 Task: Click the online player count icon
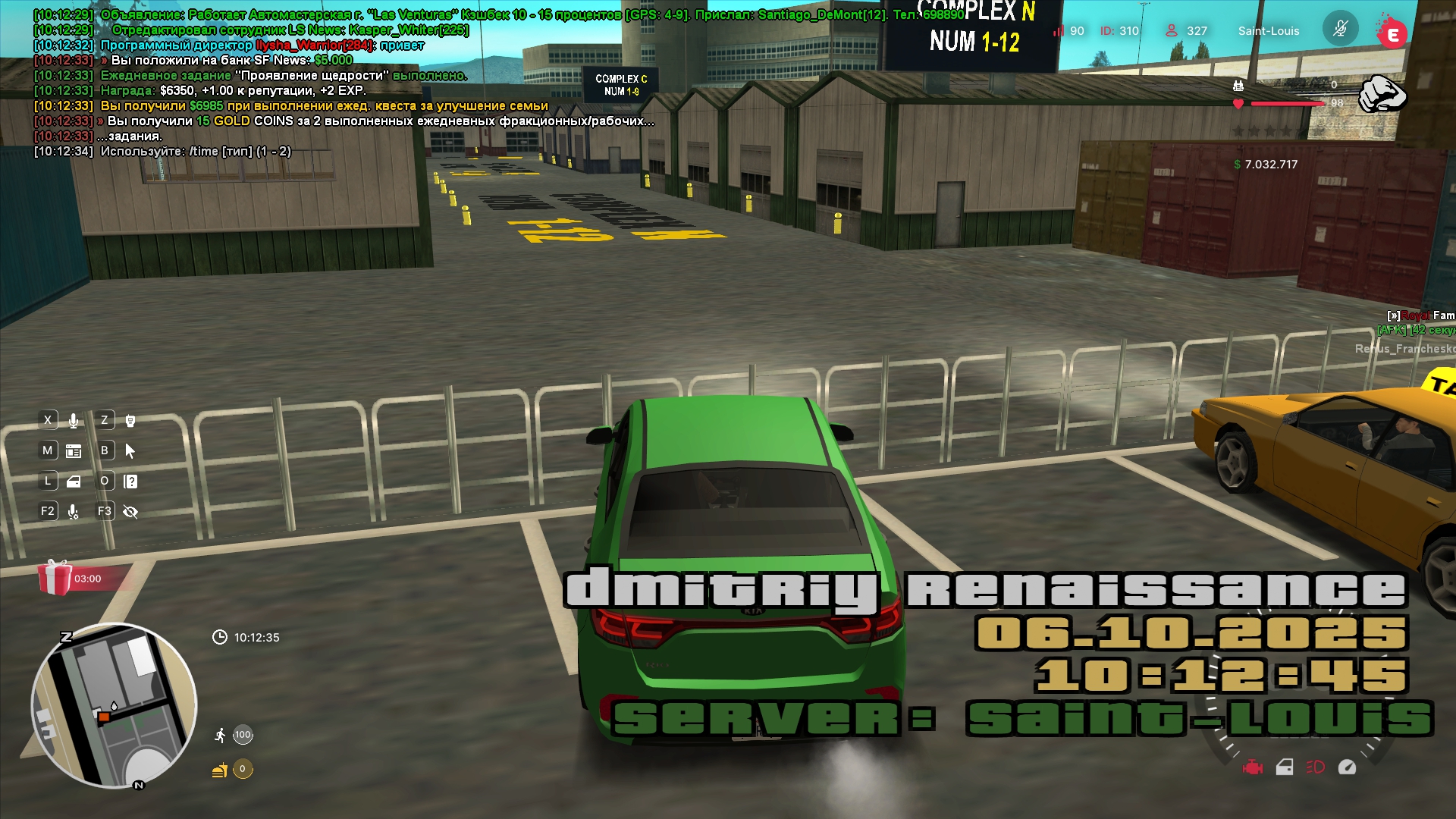(1172, 30)
